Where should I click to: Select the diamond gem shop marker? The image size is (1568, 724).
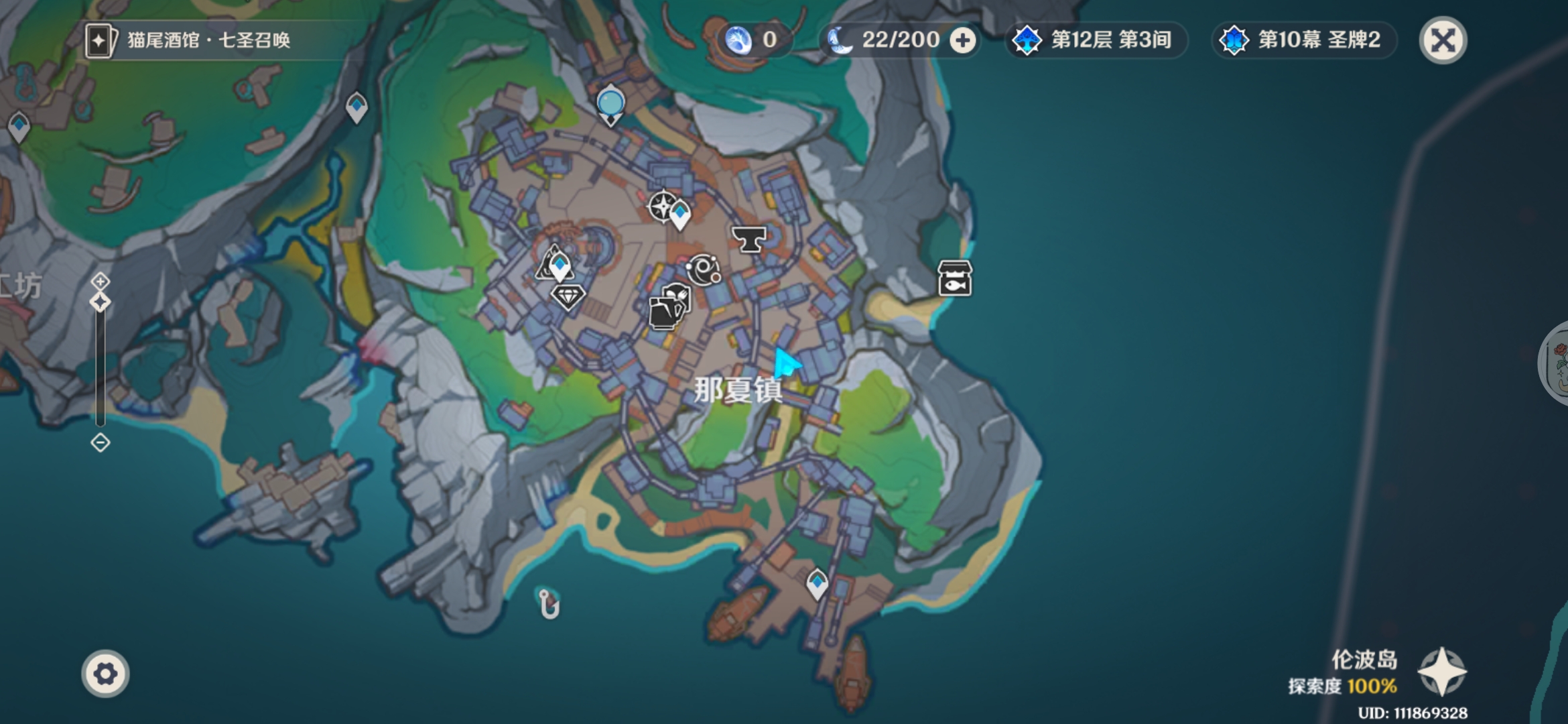click(568, 296)
